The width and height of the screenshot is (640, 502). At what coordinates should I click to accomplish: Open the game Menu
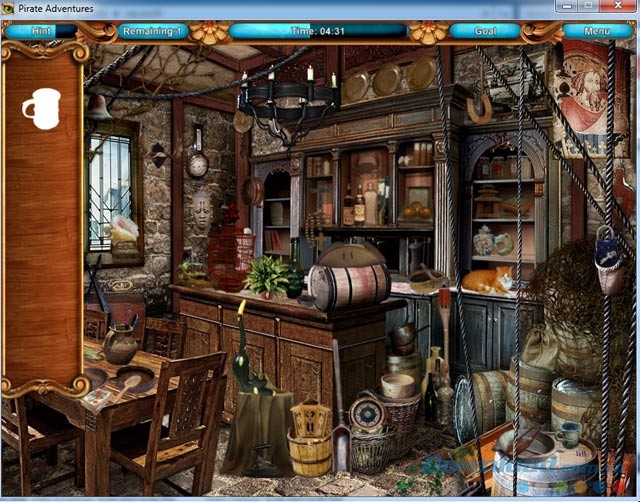[x=597, y=31]
